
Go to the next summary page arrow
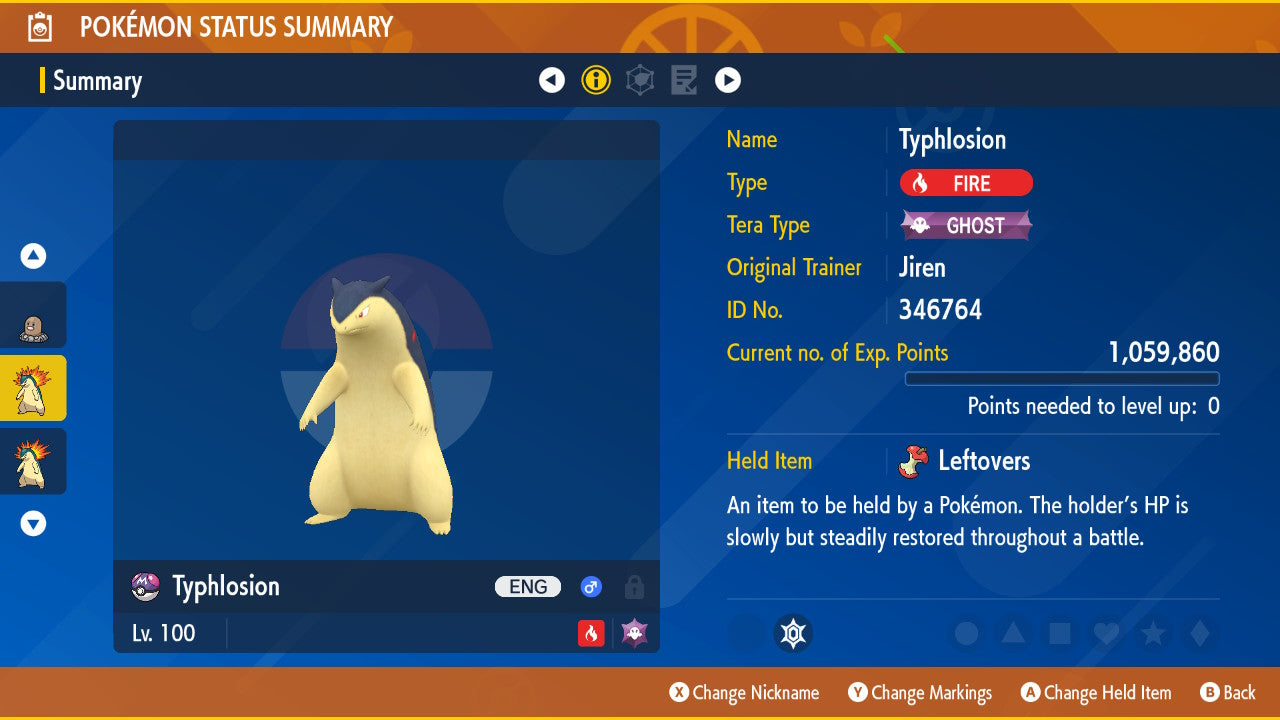[728, 80]
